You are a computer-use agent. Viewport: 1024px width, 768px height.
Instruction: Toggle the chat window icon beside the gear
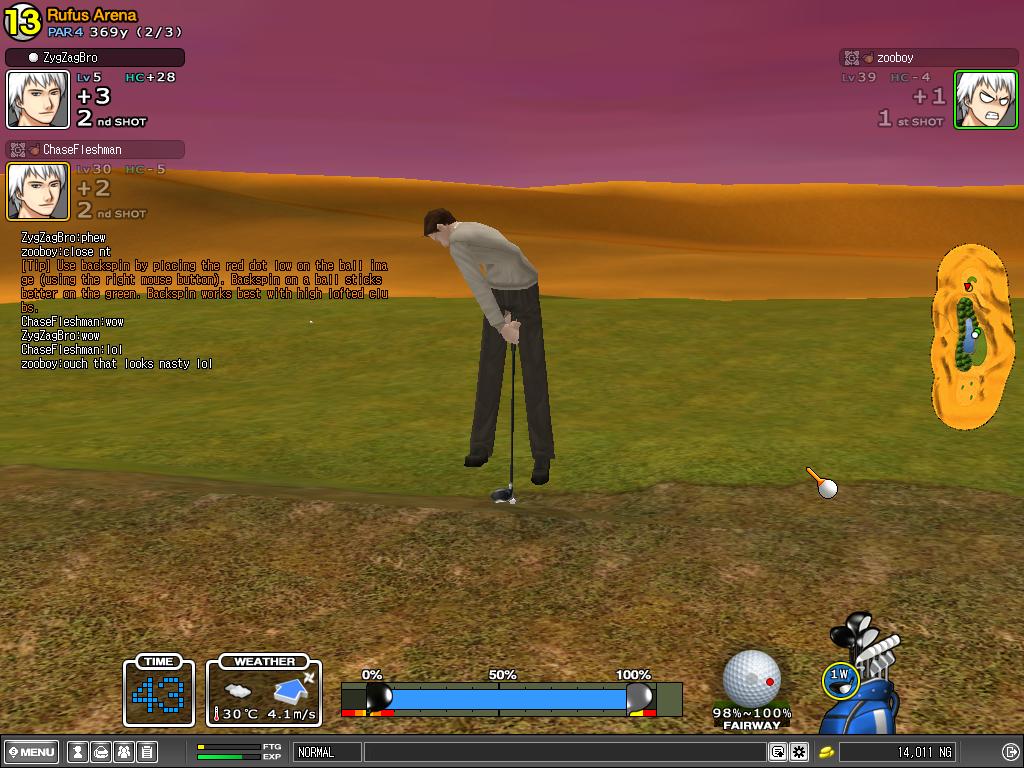(x=778, y=752)
